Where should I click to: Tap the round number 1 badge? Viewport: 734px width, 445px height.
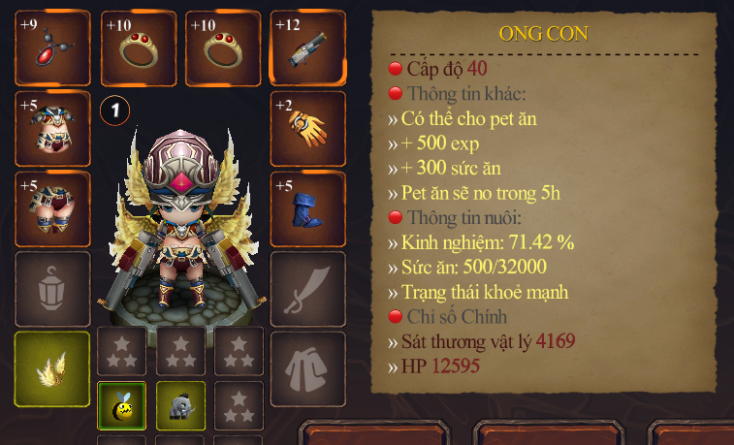[115, 109]
